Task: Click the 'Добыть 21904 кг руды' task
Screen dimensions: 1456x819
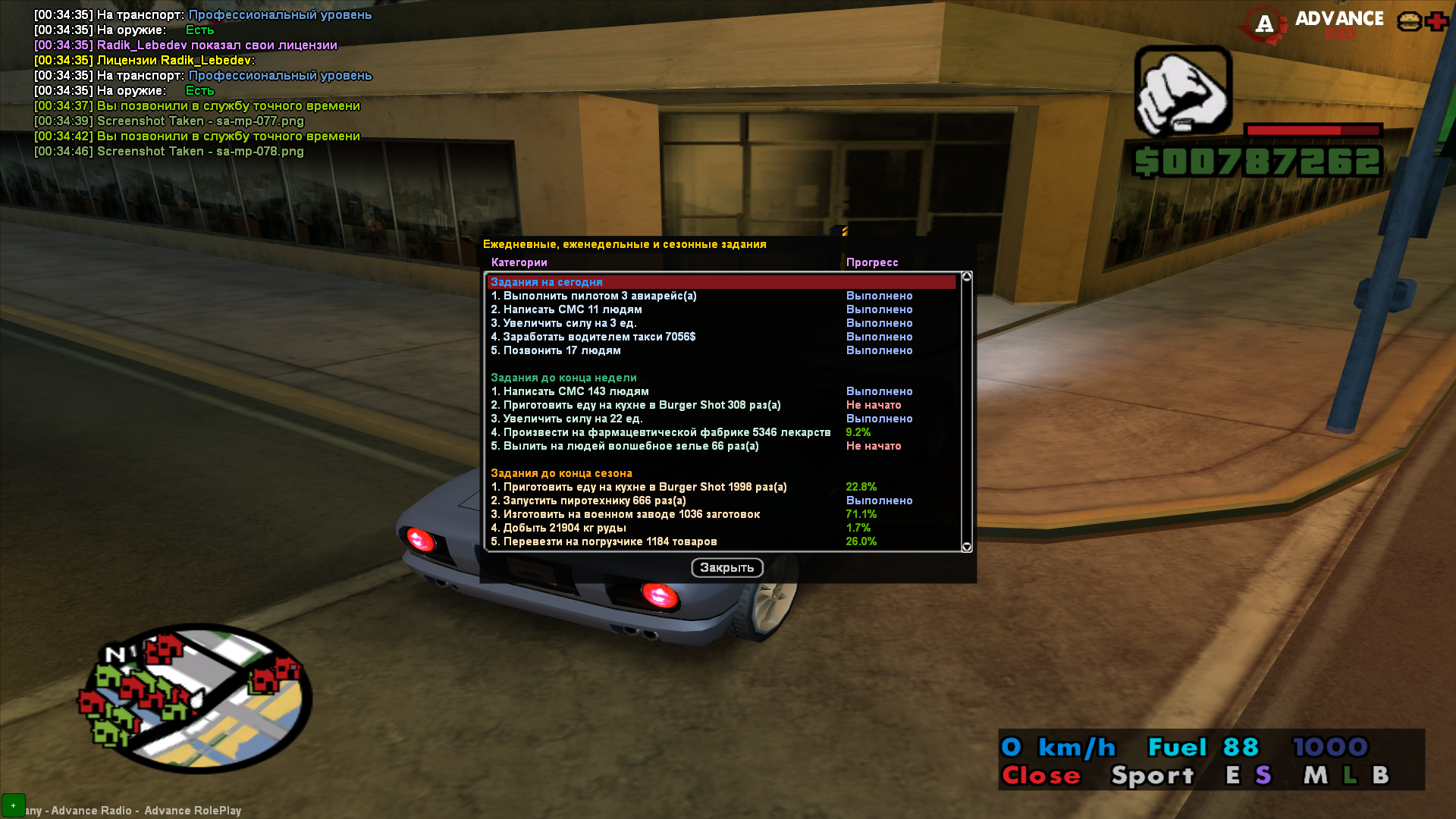Action: tap(558, 528)
